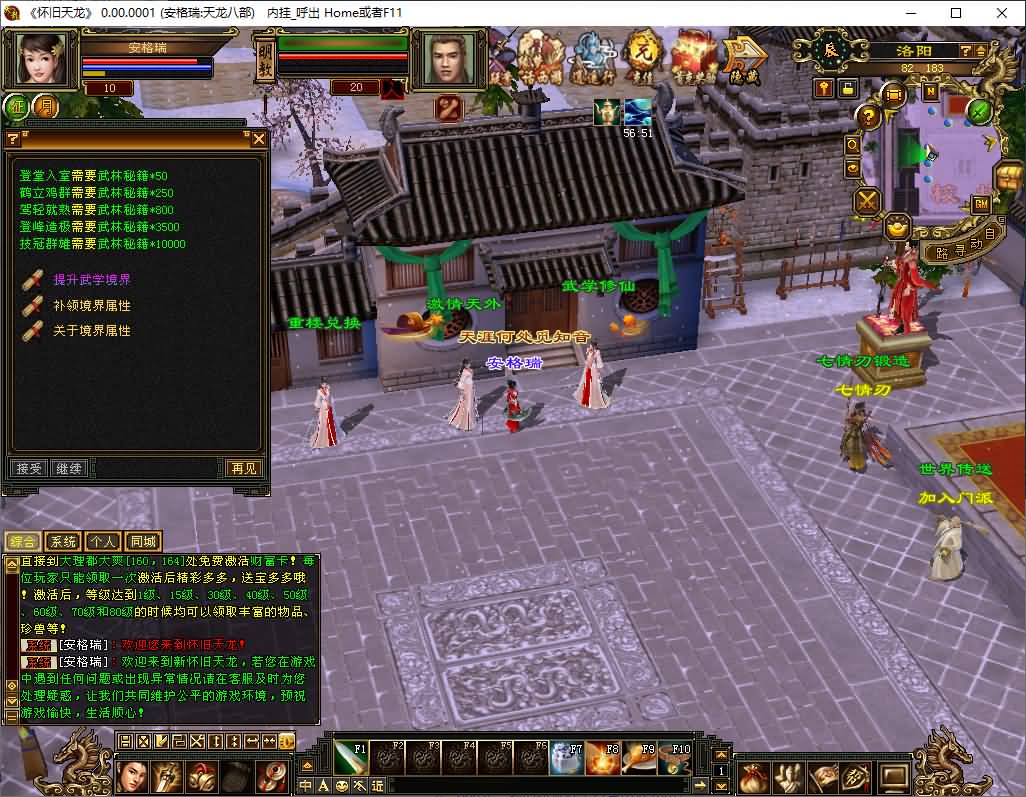Click the 再见 goodbye button
This screenshot has height=797, width=1026.
[243, 468]
